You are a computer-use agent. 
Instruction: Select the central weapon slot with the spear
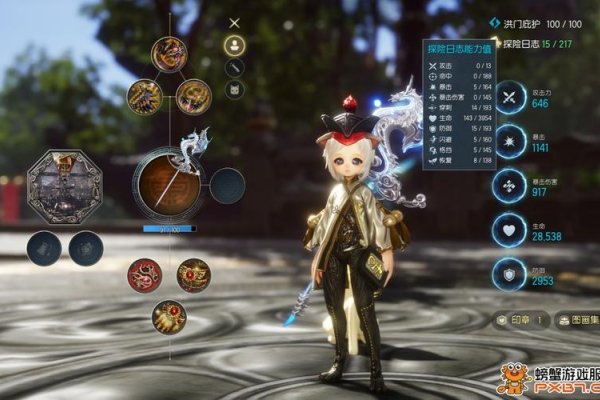click(x=166, y=186)
